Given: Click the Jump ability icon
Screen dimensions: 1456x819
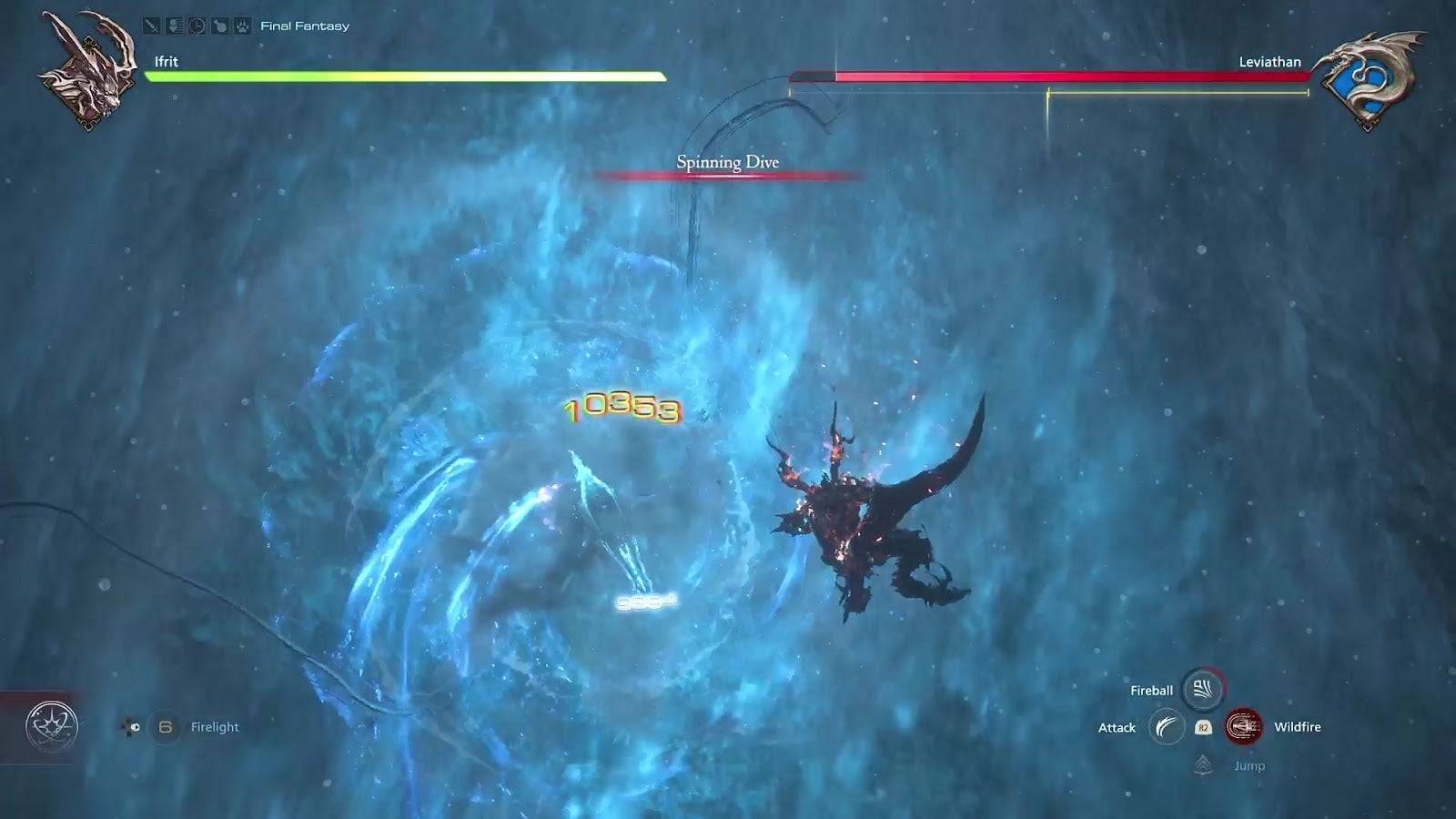Looking at the screenshot, I should 1202,766.
